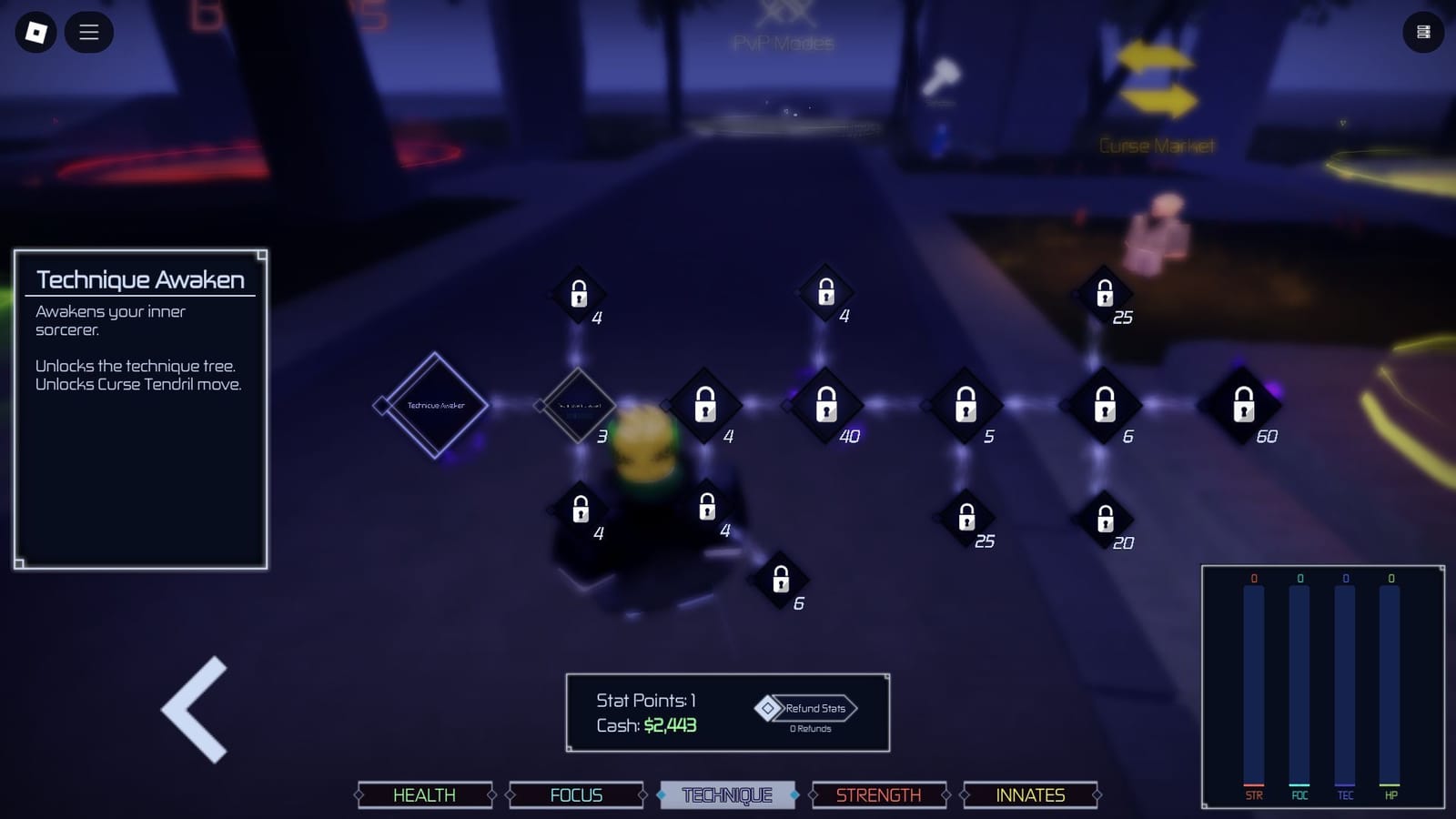Image resolution: width=1456 pixels, height=819 pixels.
Task: Click the Refund Stats button
Action: pyautogui.click(x=808, y=708)
